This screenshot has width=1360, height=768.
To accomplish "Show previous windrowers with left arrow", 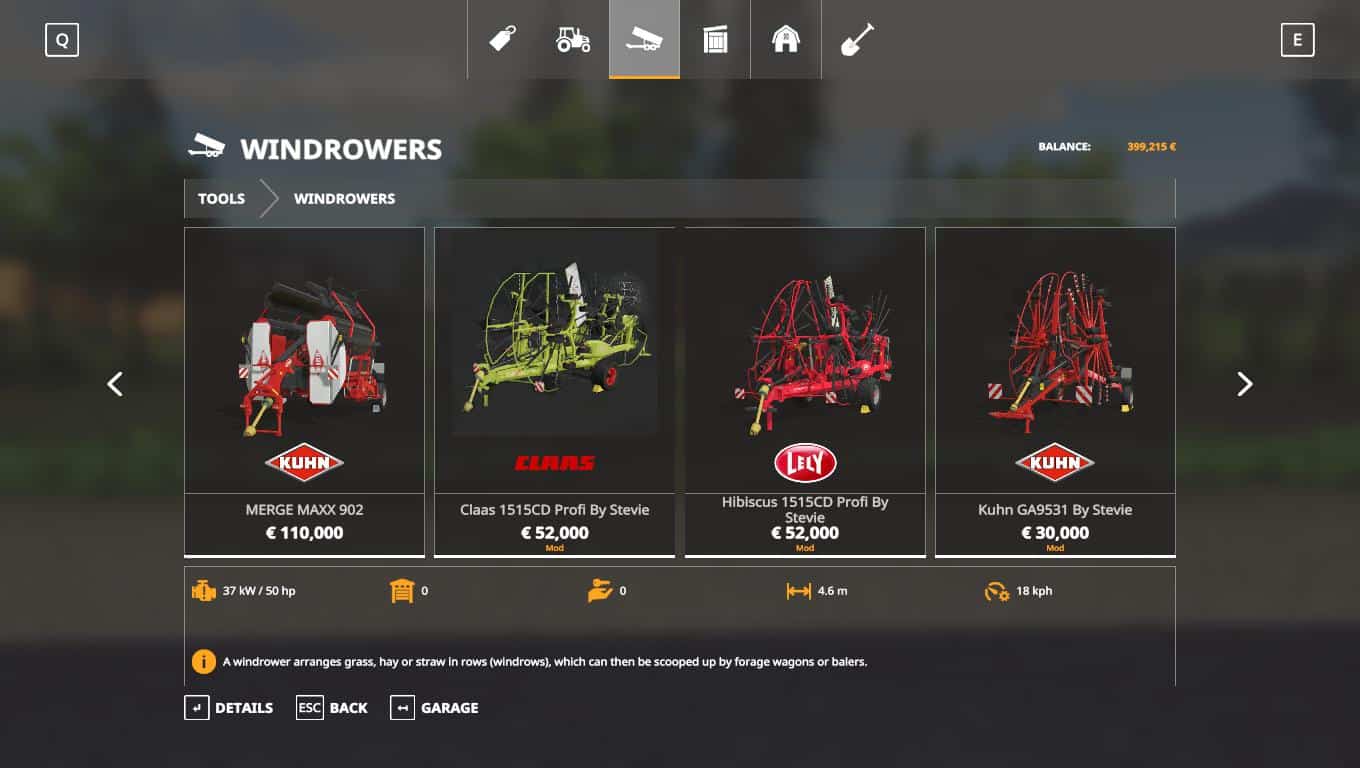I will tap(115, 384).
